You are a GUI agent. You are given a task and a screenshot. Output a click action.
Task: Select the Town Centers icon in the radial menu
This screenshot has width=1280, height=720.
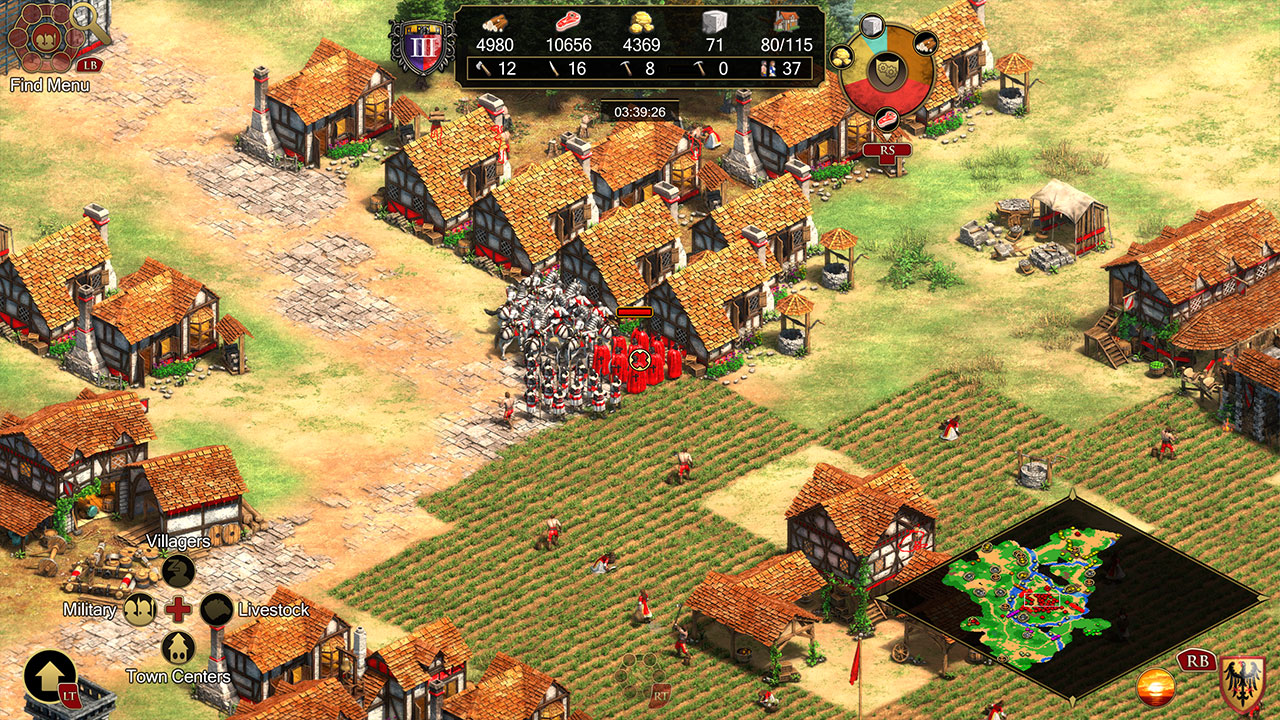pos(177,648)
